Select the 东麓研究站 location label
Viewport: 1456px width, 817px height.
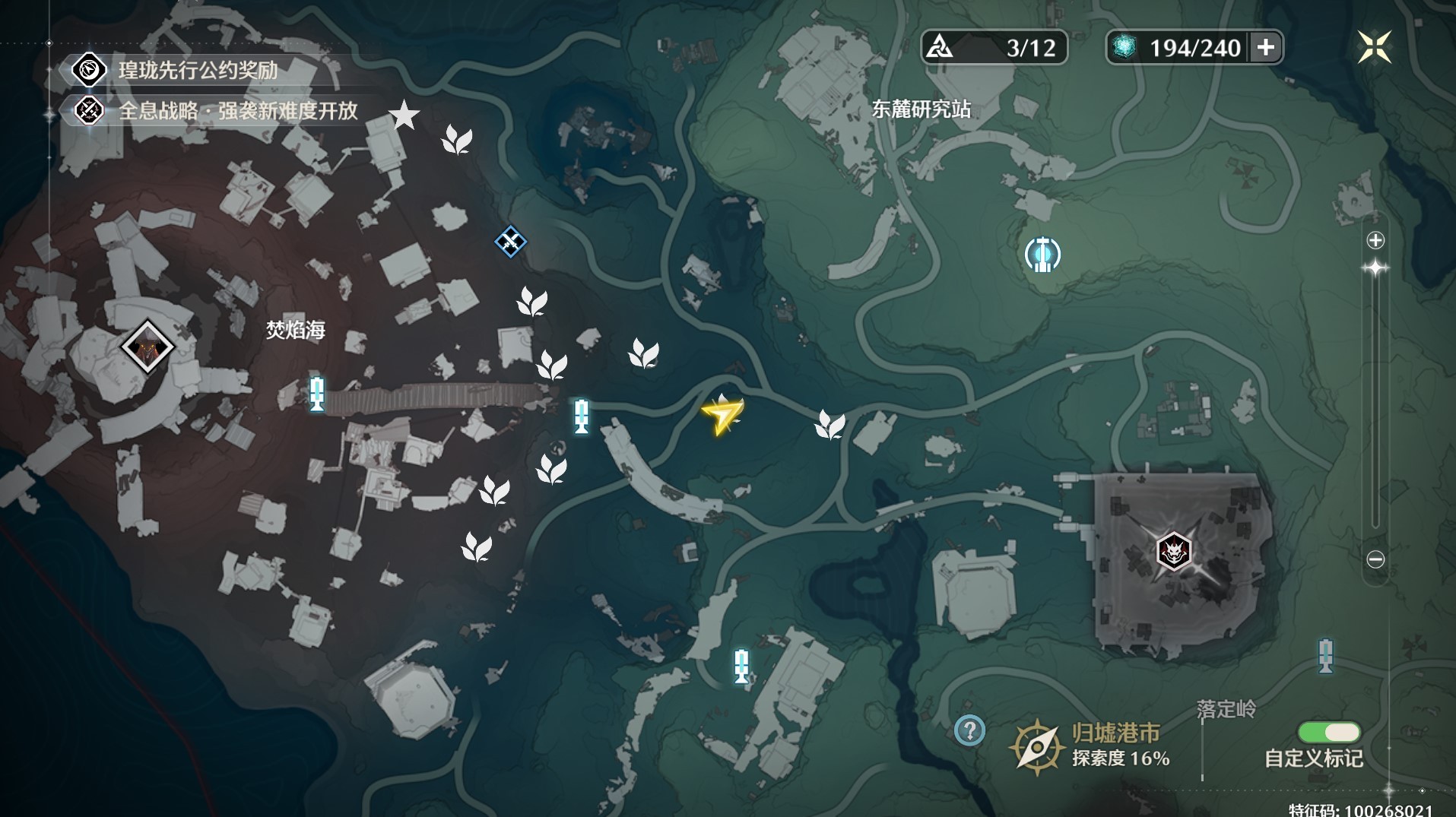[921, 109]
